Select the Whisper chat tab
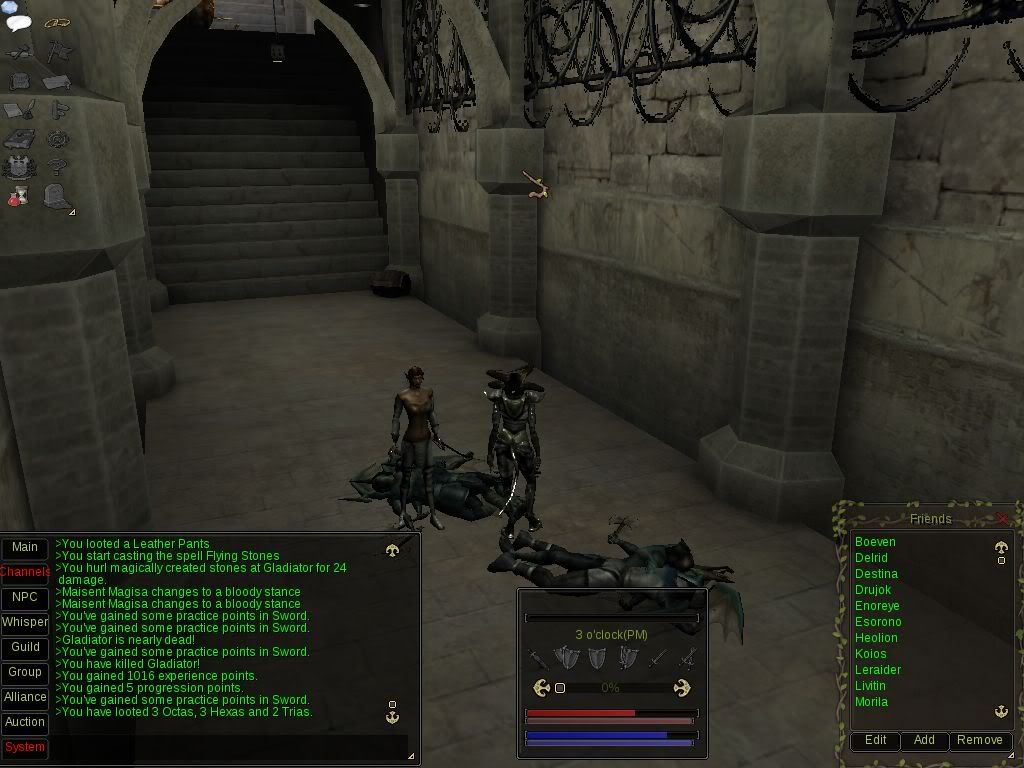 point(25,622)
